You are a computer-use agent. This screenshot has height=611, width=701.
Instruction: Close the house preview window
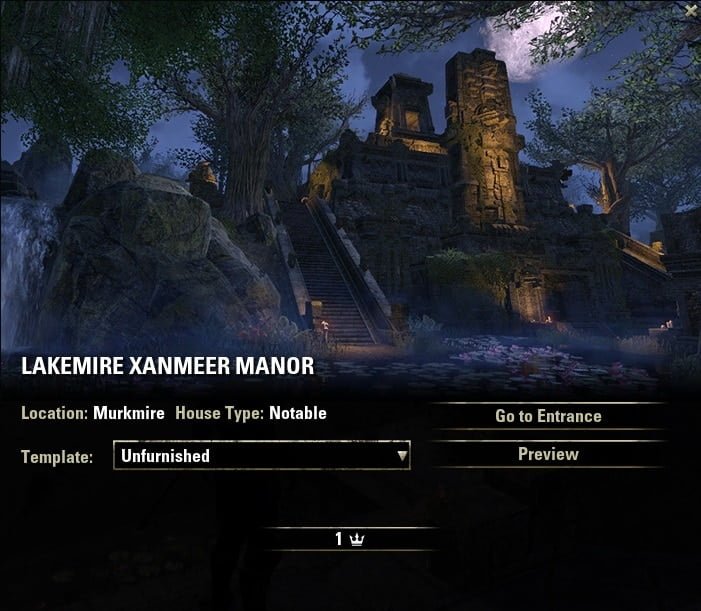click(x=691, y=9)
